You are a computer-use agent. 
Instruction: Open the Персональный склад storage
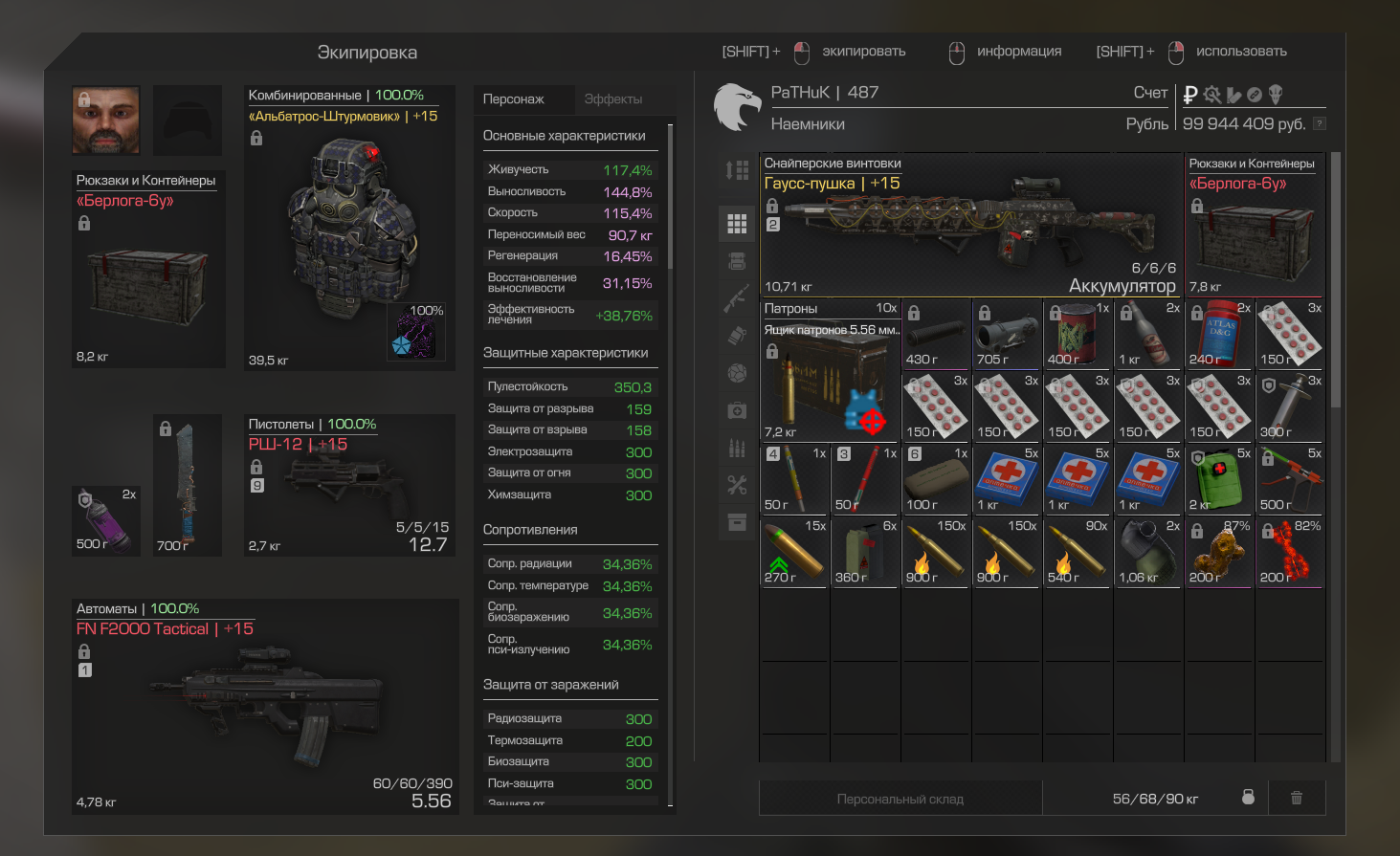[x=900, y=799]
